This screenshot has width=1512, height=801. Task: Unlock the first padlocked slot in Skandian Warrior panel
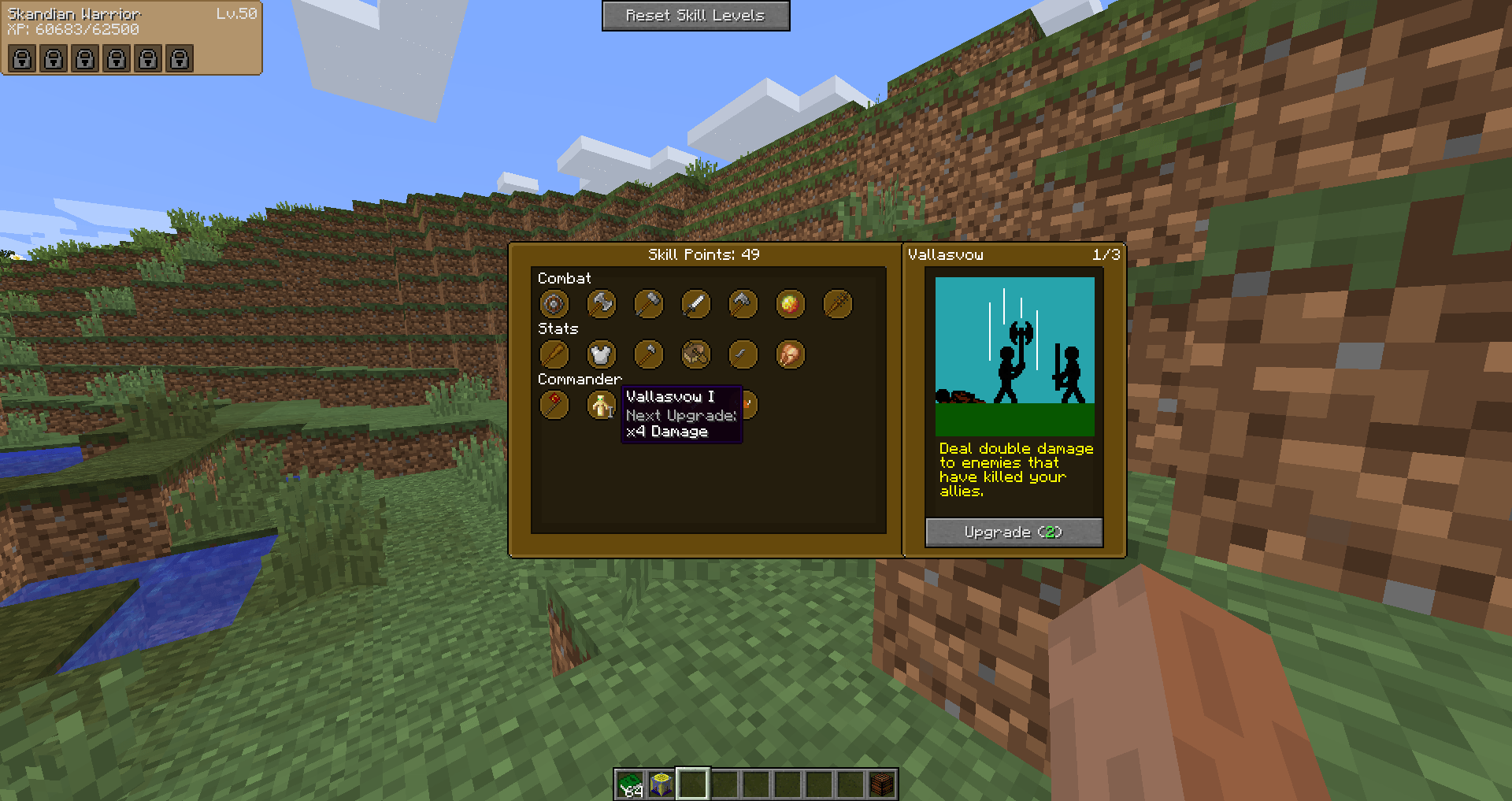pyautogui.click(x=21, y=58)
